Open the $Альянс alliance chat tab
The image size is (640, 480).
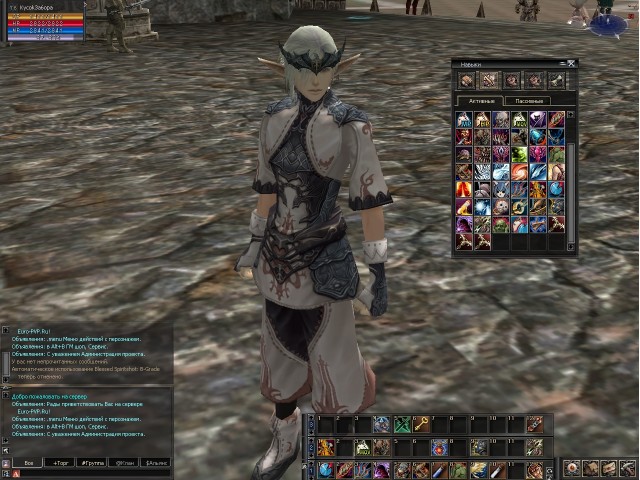click(155, 463)
